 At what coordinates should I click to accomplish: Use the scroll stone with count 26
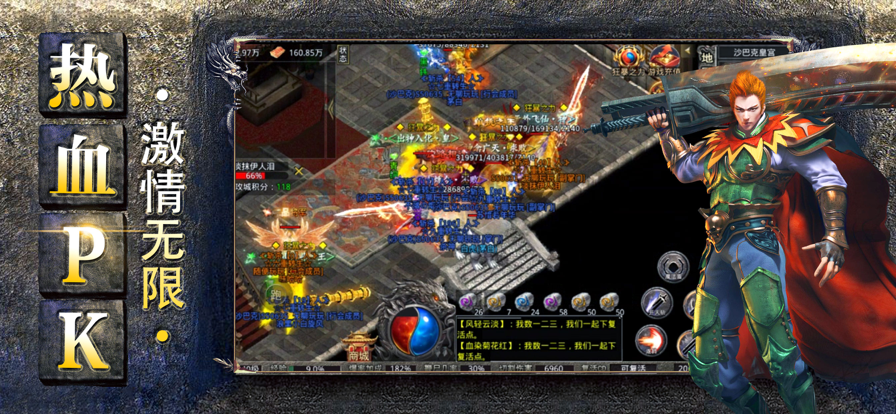pos(466,302)
